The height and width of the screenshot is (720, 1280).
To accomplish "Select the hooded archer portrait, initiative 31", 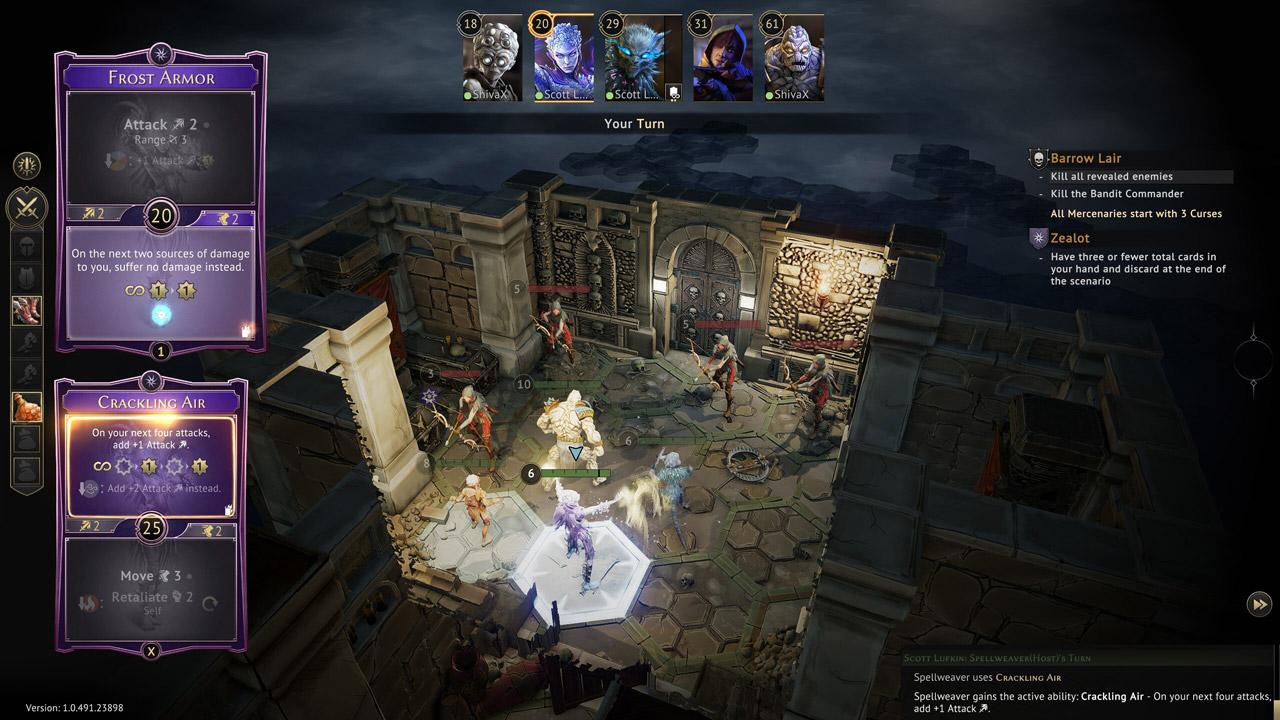I will tap(723, 62).
